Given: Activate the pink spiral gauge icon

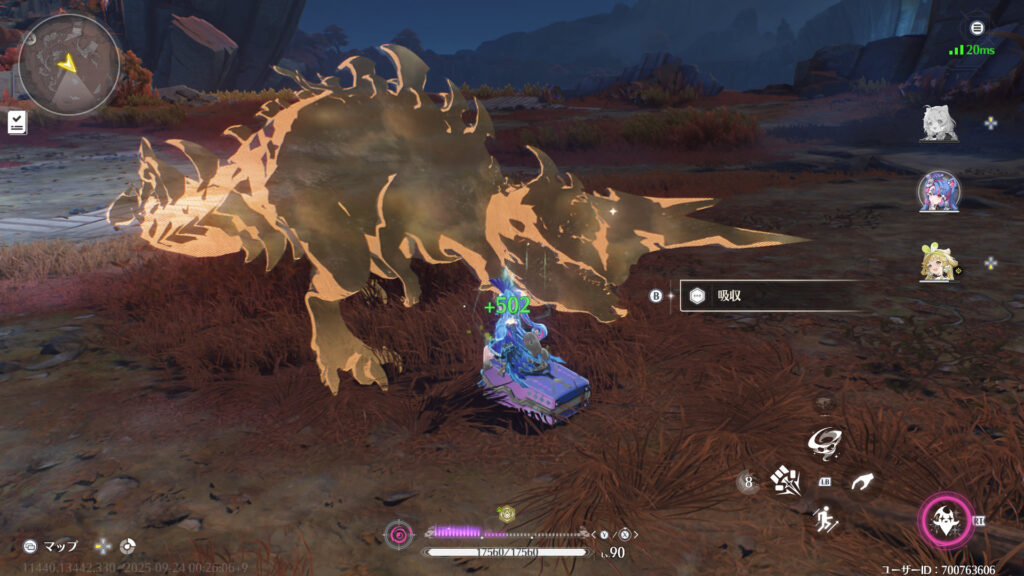Looking at the screenshot, I should [398, 535].
